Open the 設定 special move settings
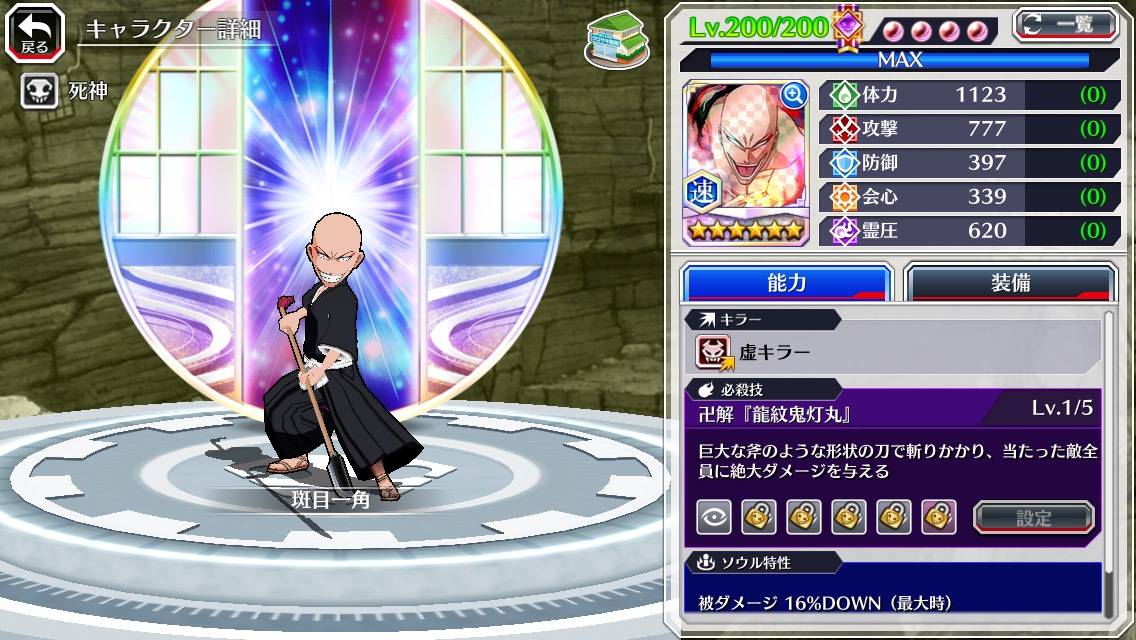This screenshot has width=1136, height=640. pos(1034,517)
